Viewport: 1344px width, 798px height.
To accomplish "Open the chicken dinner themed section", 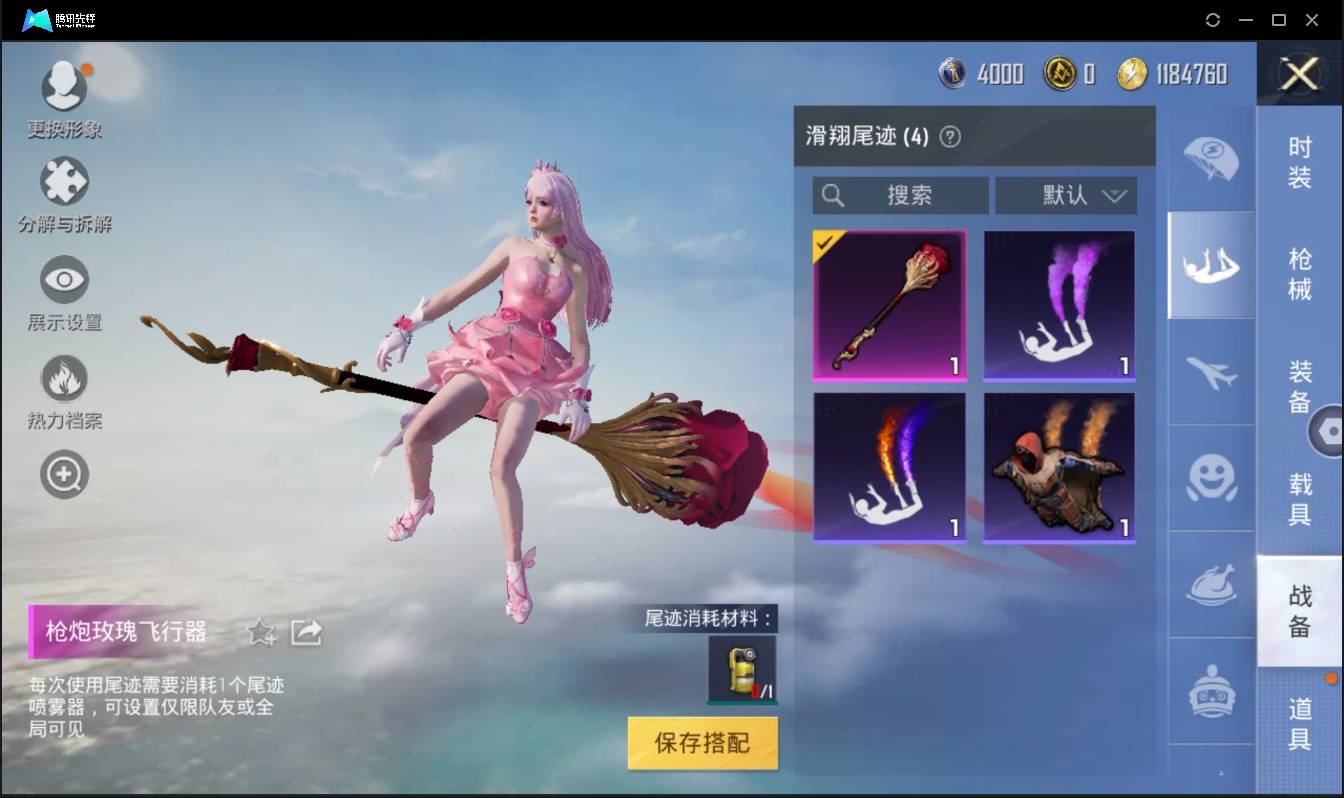I will point(1211,587).
